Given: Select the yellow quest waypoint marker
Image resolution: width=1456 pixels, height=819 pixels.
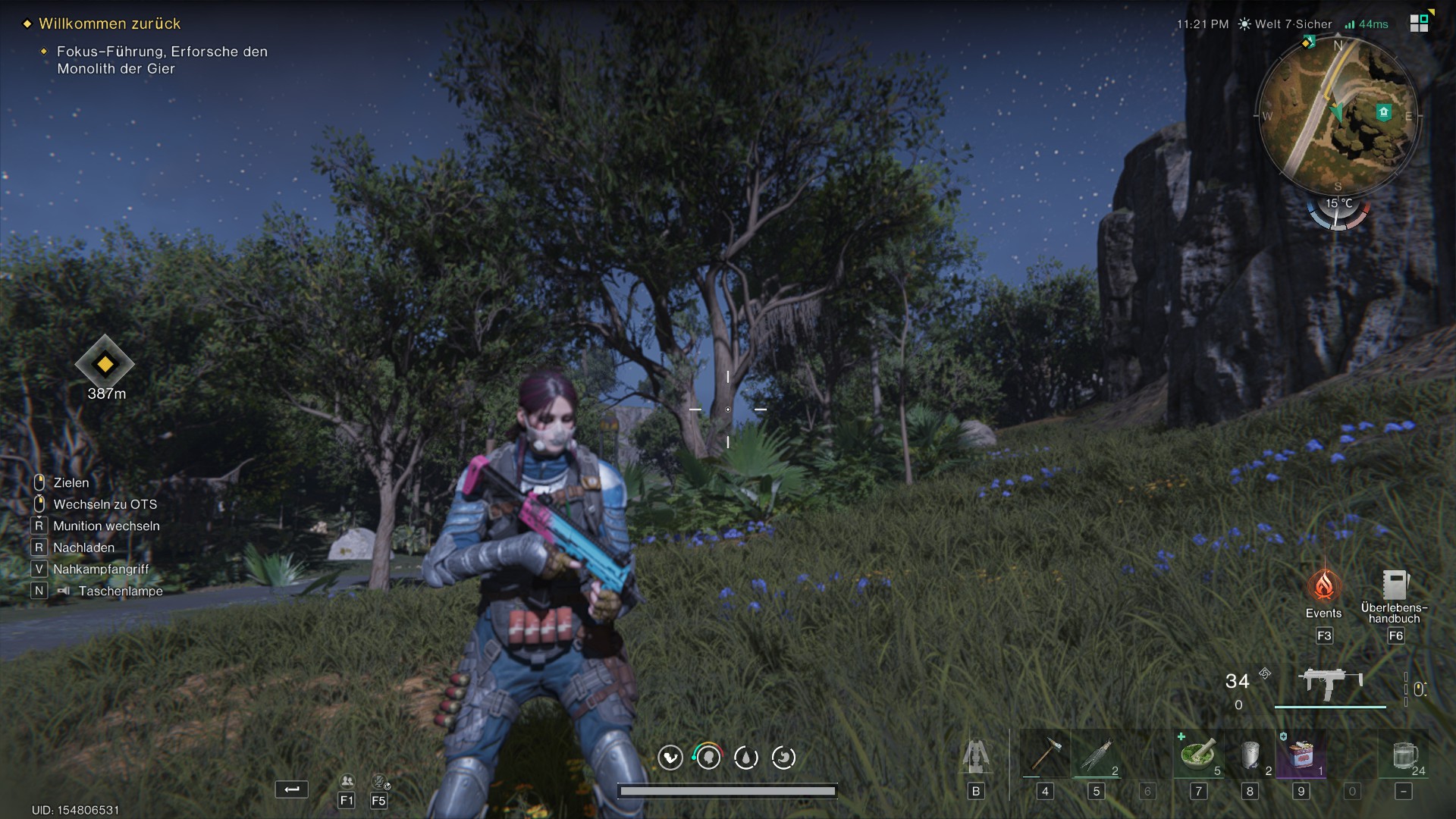Looking at the screenshot, I should (x=105, y=364).
